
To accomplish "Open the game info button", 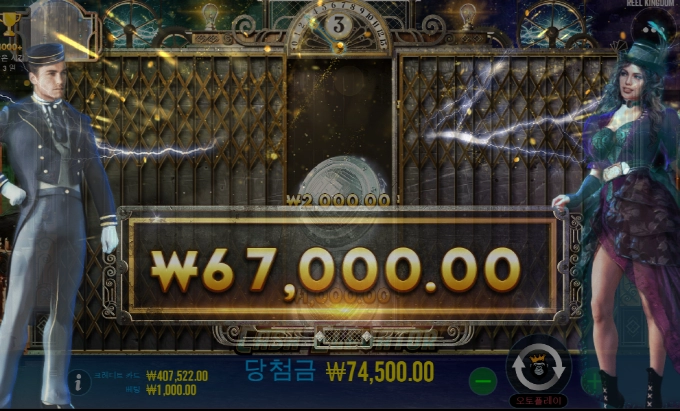I will [x=78, y=381].
